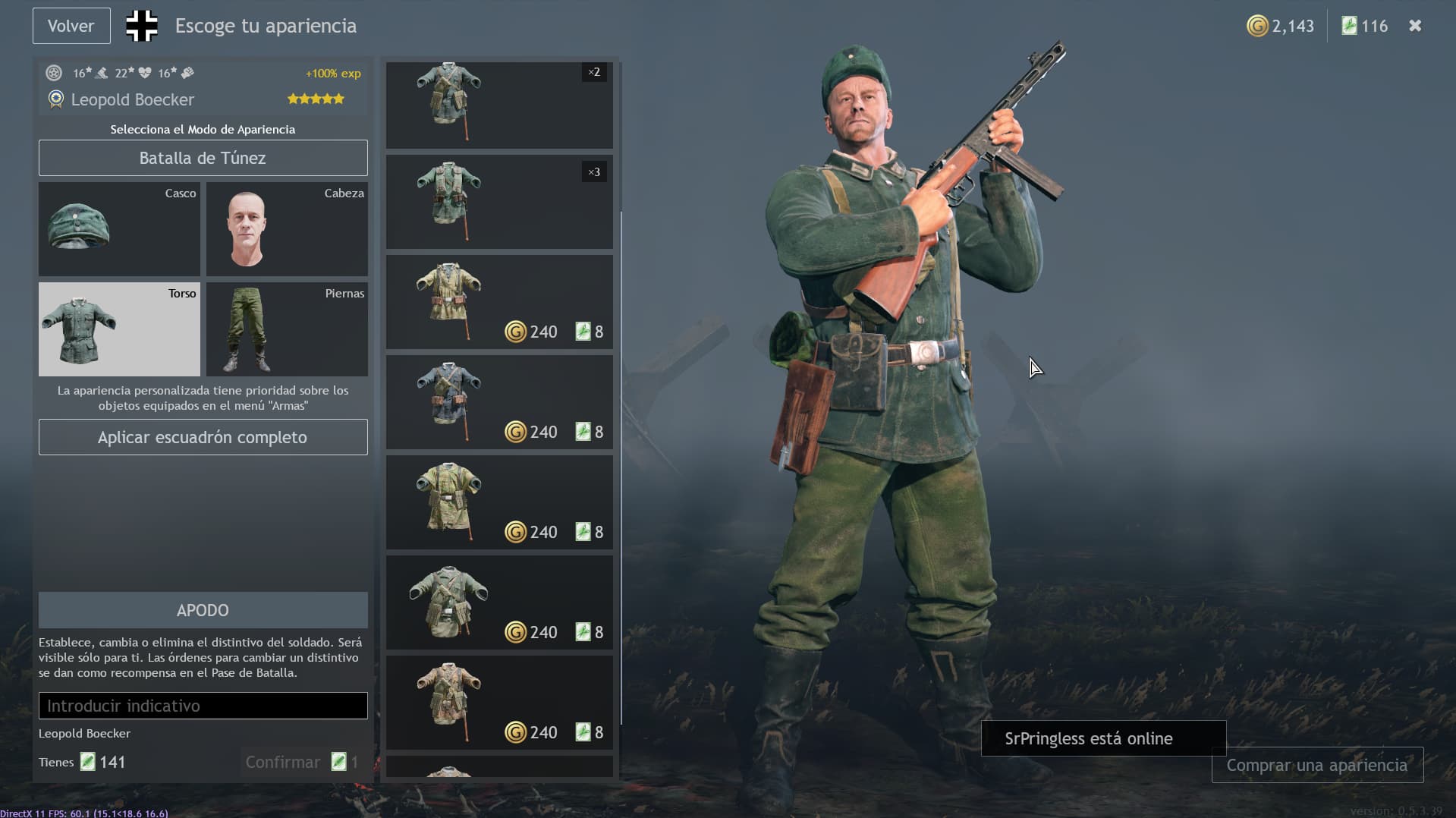Select the Casco appearance slot
1456x818 pixels.
118,229
